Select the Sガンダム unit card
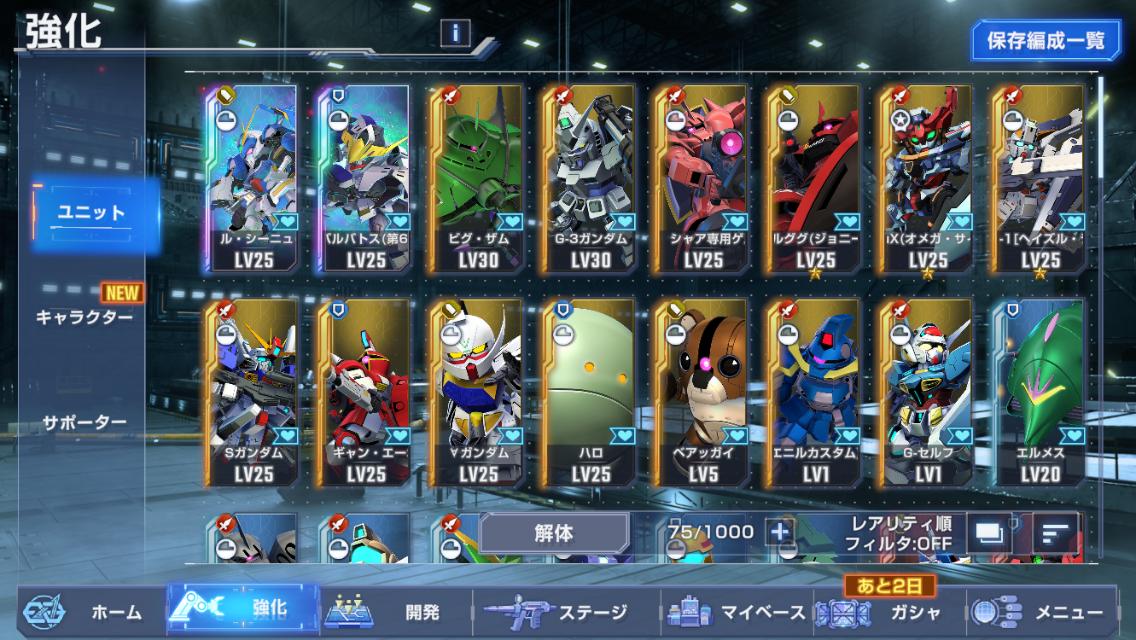This screenshot has width=1136, height=640. point(254,391)
